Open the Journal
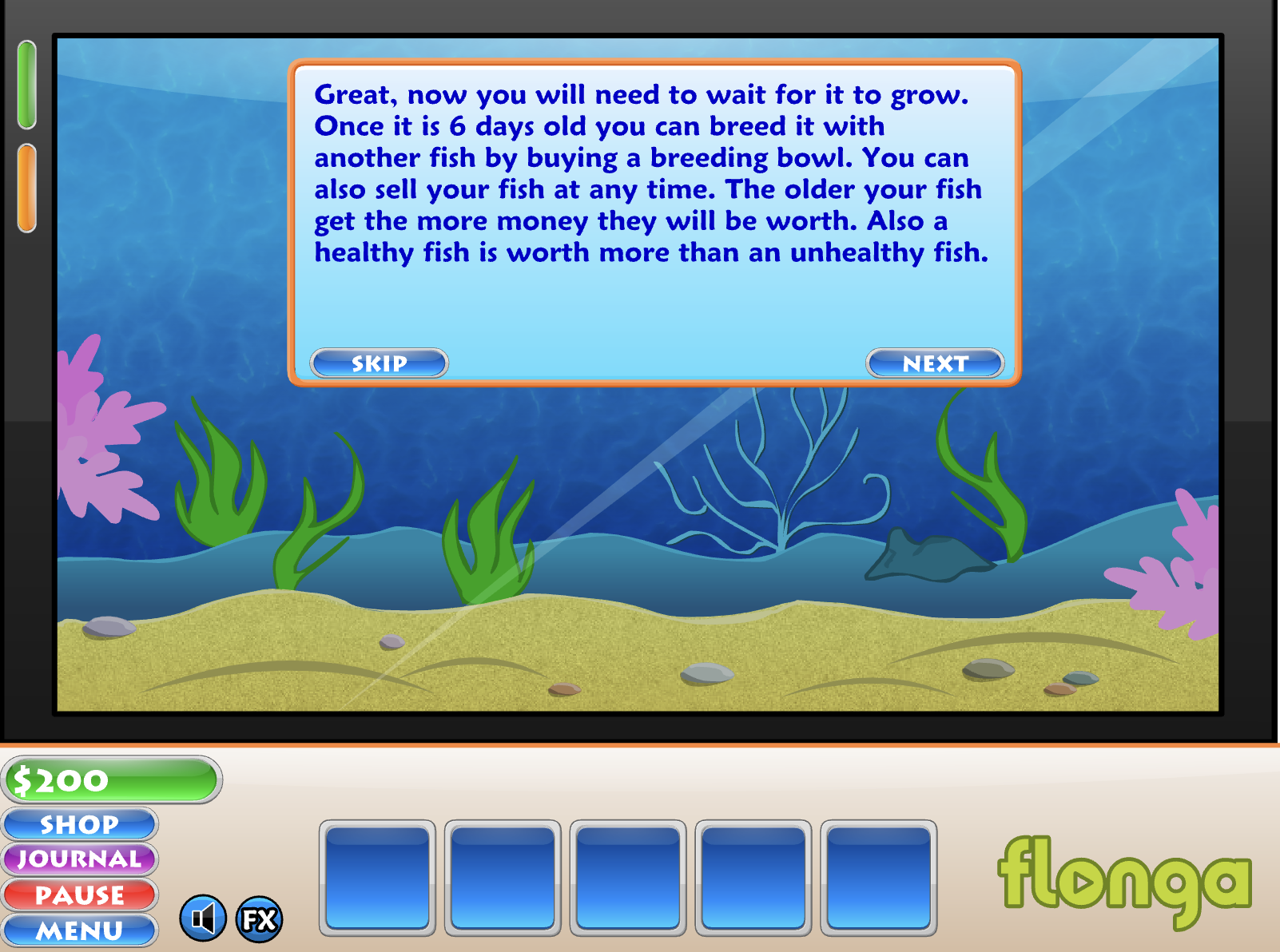1280x952 pixels. point(80,859)
